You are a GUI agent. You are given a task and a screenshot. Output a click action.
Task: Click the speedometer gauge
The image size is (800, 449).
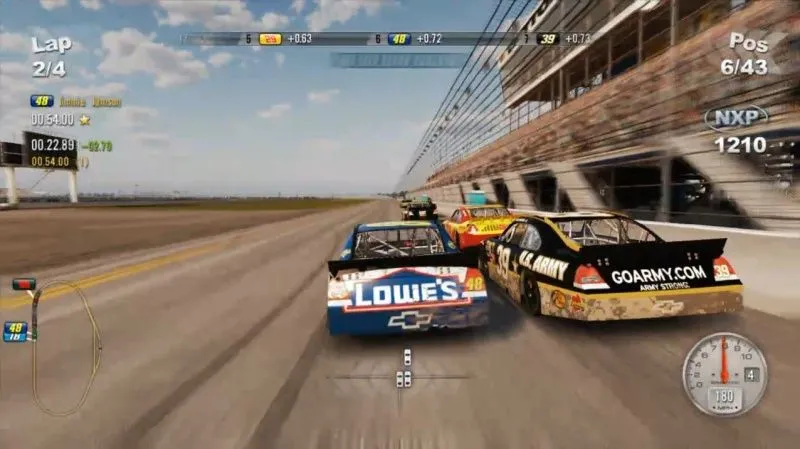724,374
